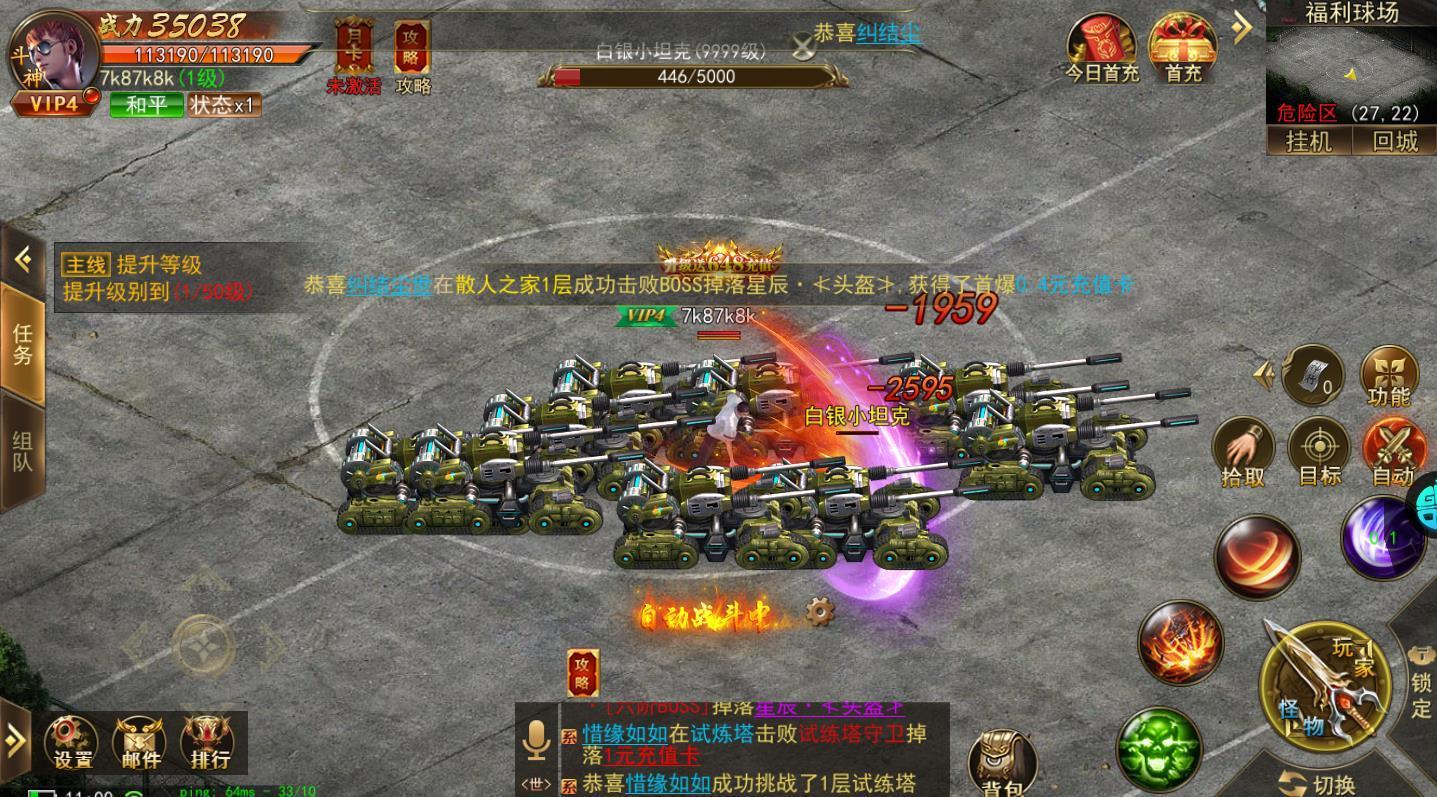Screen dimensions: 1437x797
Task: Open the 今日首充 daily recharge offer
Action: click(1101, 48)
